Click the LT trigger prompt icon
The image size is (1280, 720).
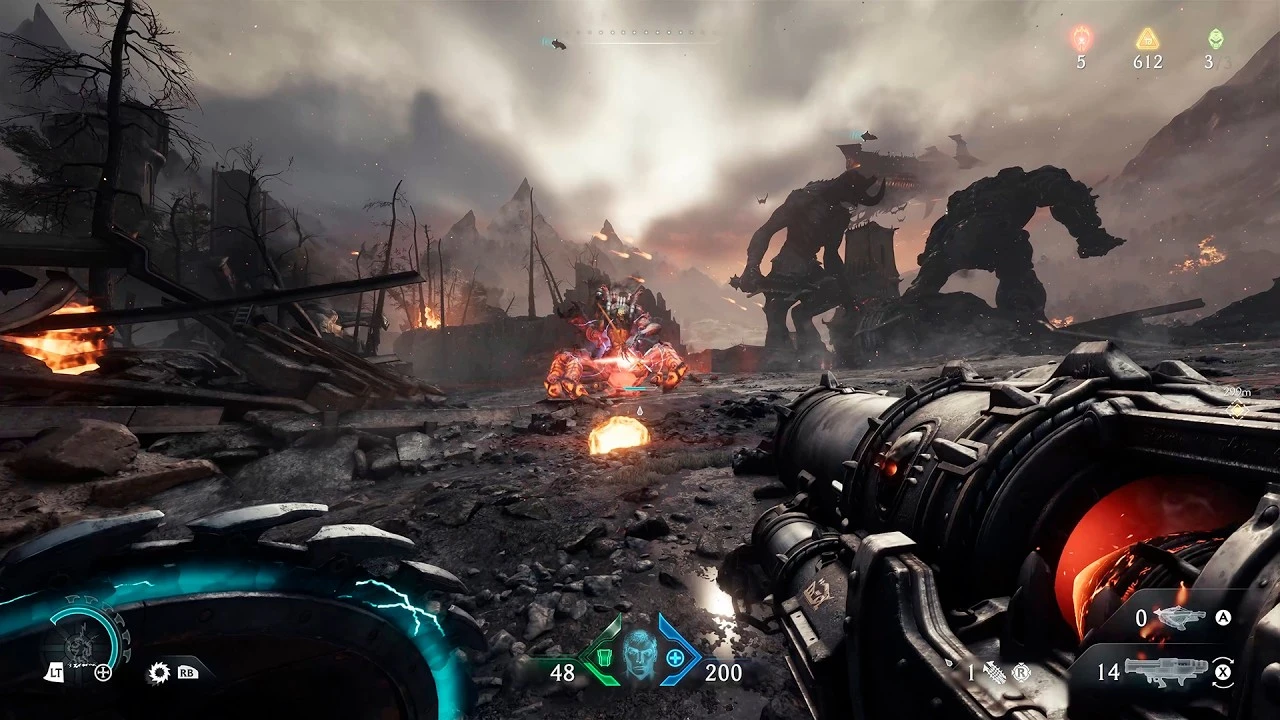click(x=55, y=672)
